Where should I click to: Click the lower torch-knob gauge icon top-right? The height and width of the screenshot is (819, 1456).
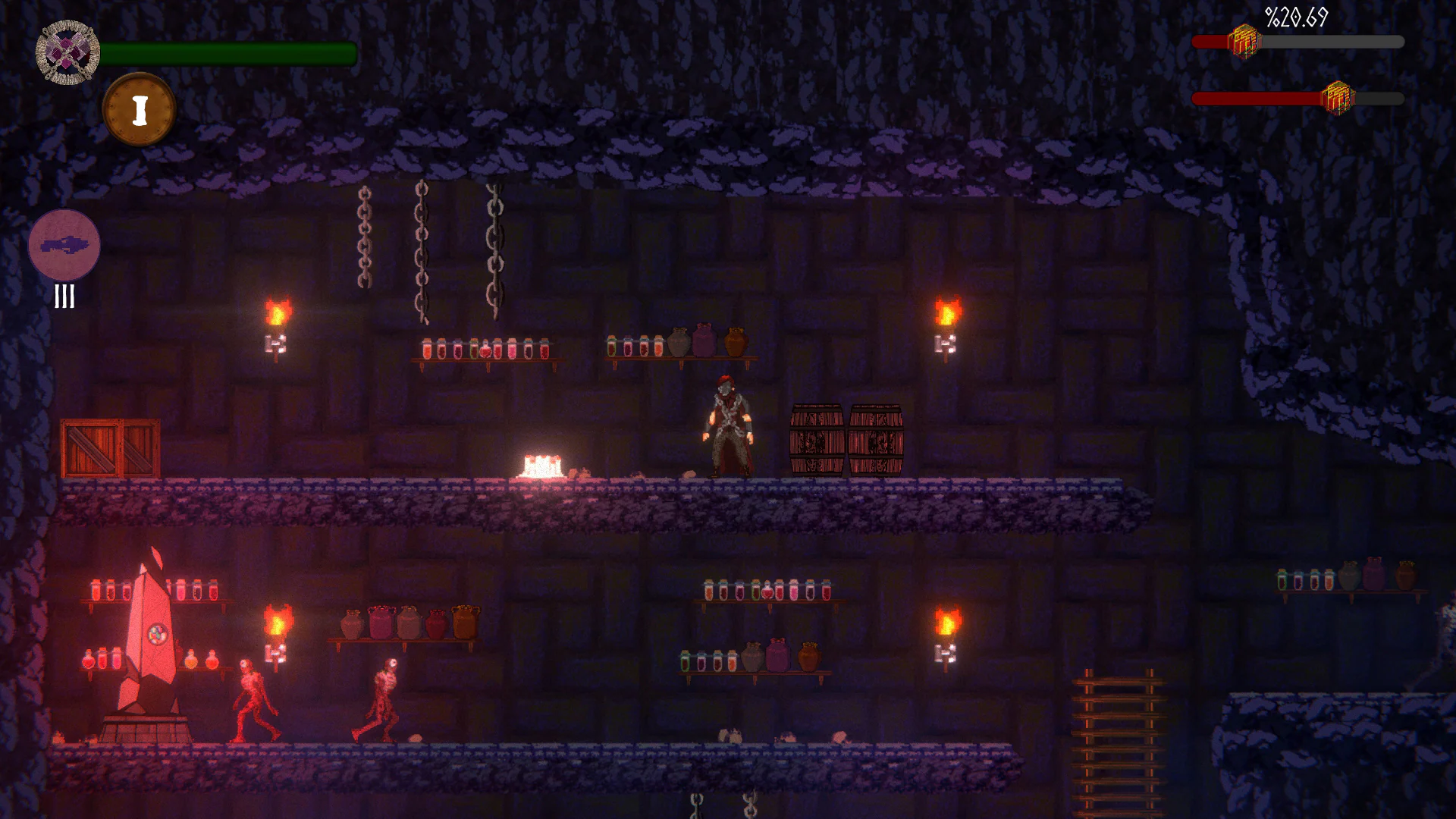[1338, 96]
